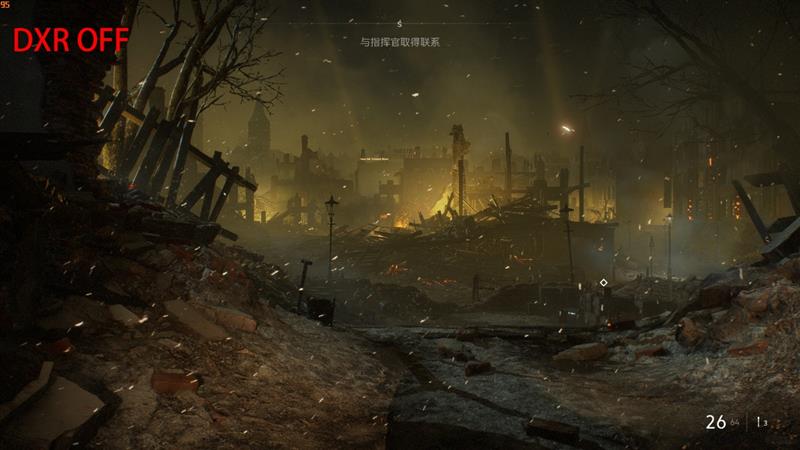800x450 pixels.
Task: Select the objective text below the compass
Action: (x=400, y=43)
